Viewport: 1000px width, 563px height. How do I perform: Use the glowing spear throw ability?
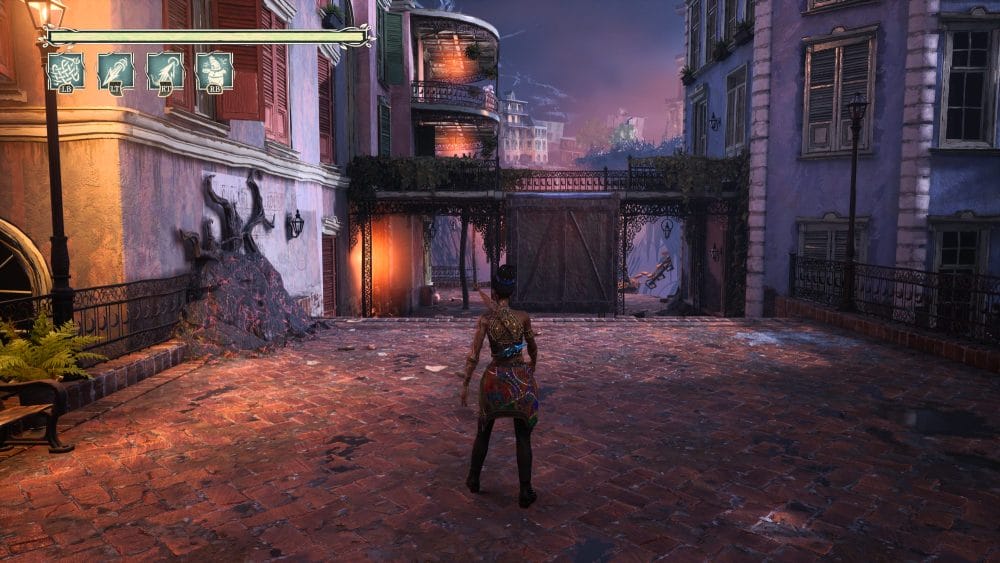[166, 72]
